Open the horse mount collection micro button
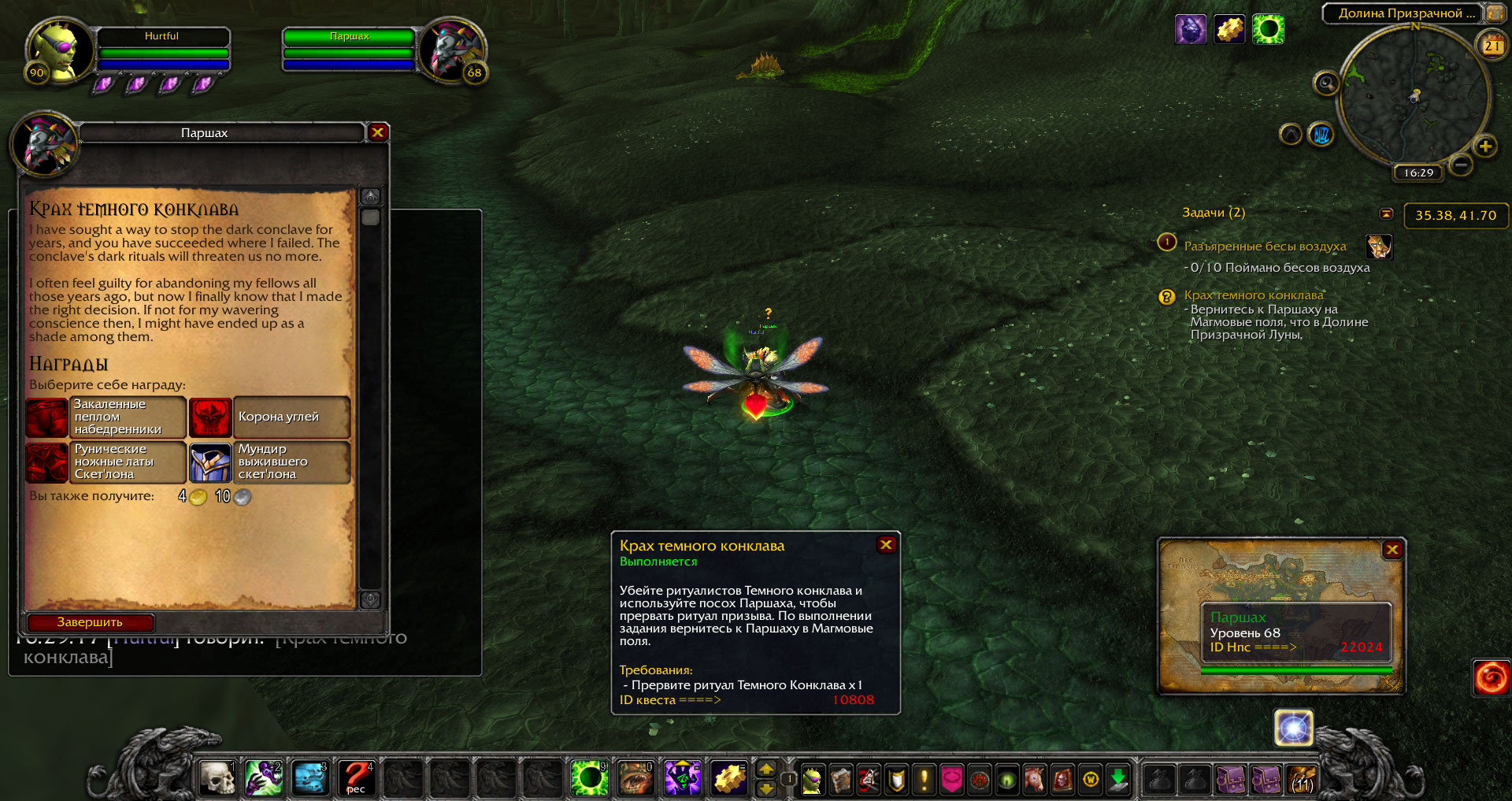The image size is (1512, 801). [x=1033, y=780]
